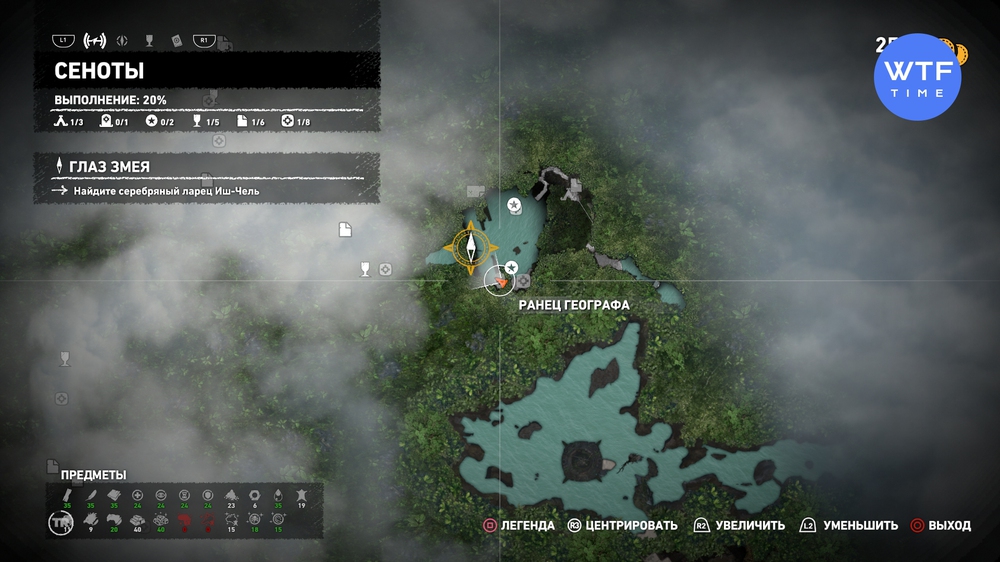
Task: Open the map legend (Легенда)
Action: [x=518, y=525]
